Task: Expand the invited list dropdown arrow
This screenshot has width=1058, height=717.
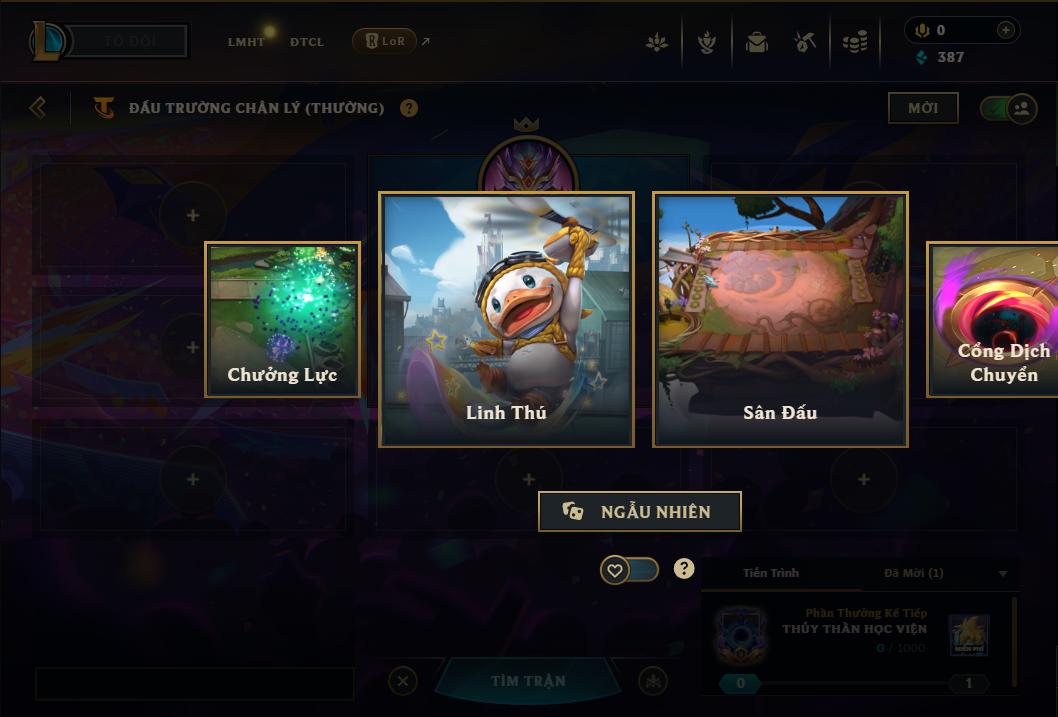Action: coord(1003,574)
